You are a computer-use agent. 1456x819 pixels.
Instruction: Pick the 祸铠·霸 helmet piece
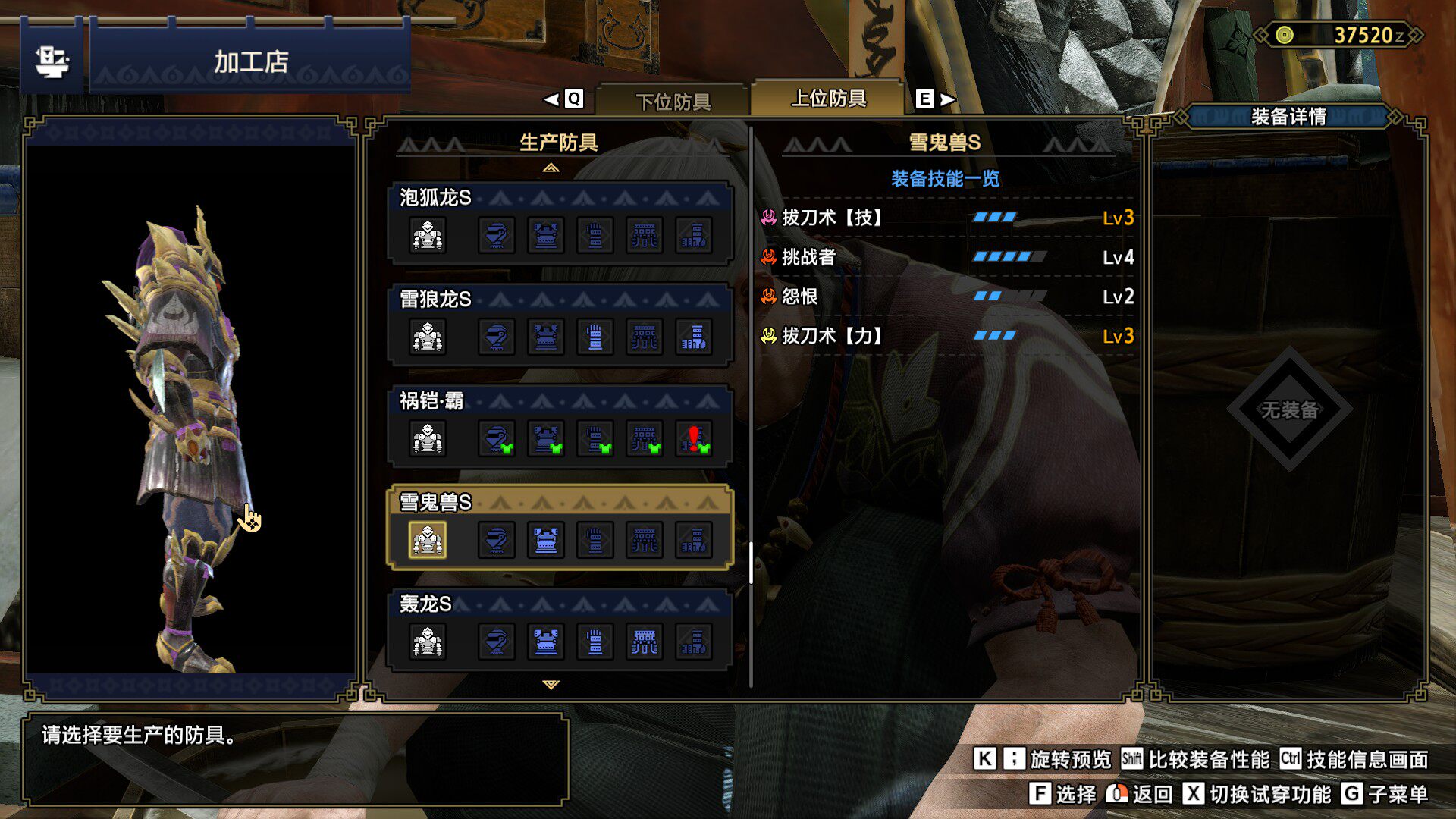click(497, 438)
